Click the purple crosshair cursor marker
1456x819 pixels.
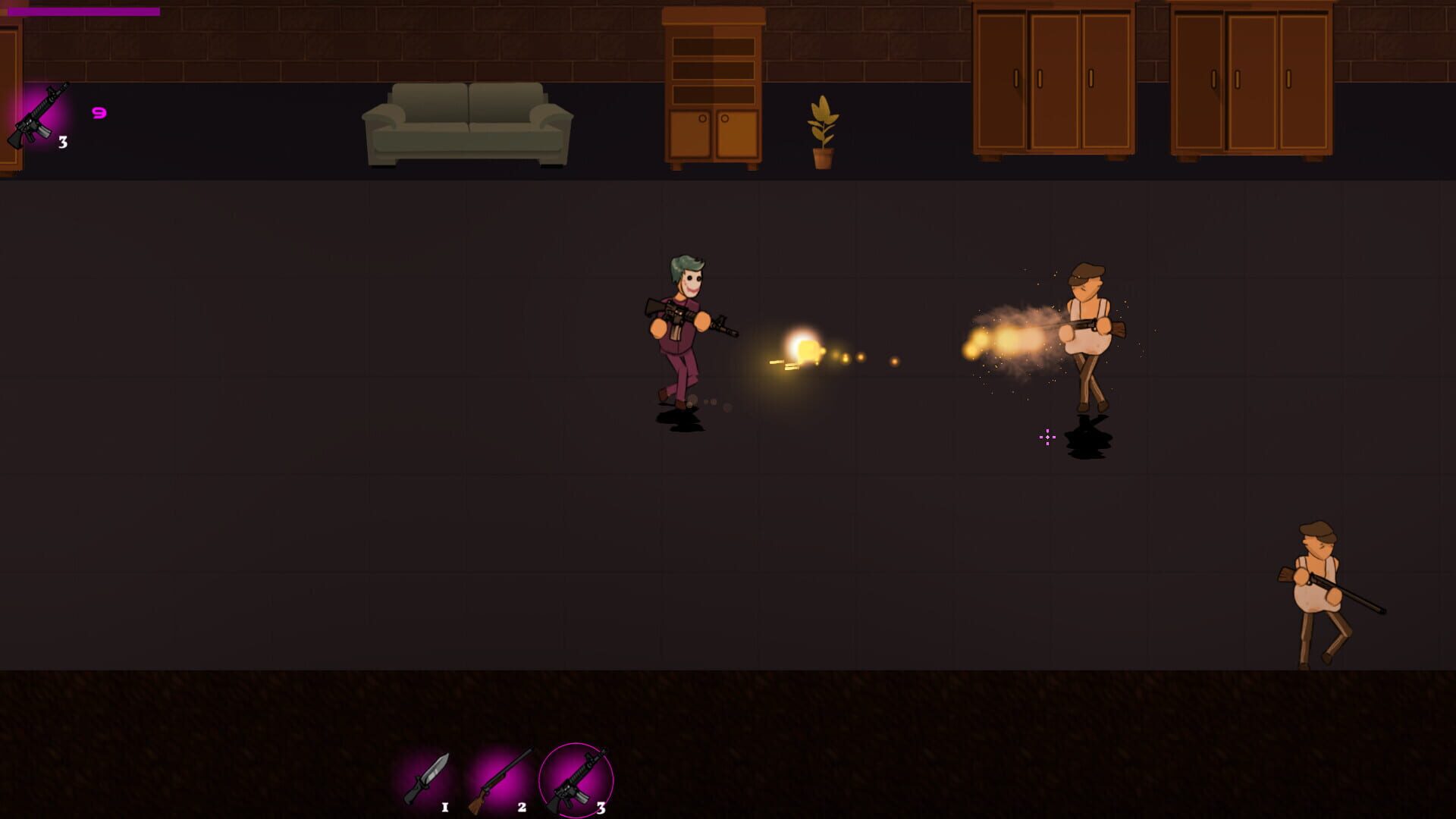coord(1047,438)
